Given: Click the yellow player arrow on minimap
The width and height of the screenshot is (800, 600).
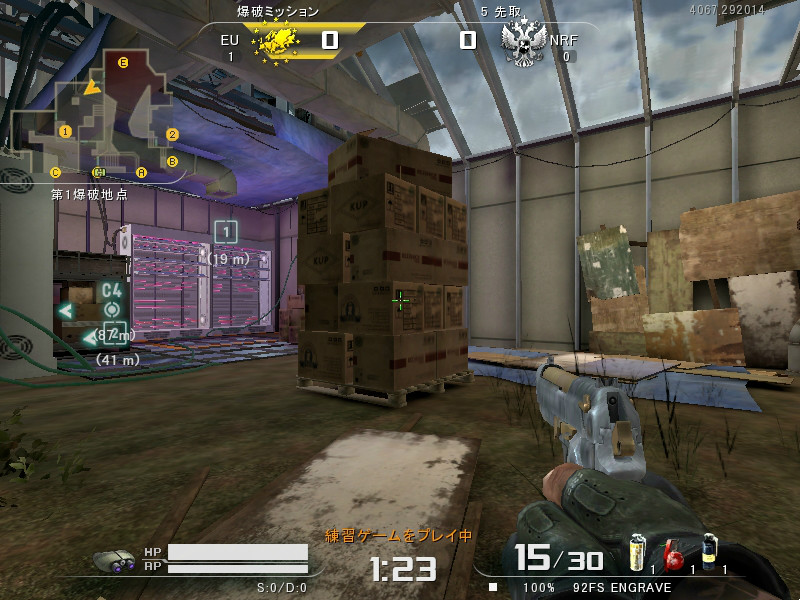Looking at the screenshot, I should 92,88.
